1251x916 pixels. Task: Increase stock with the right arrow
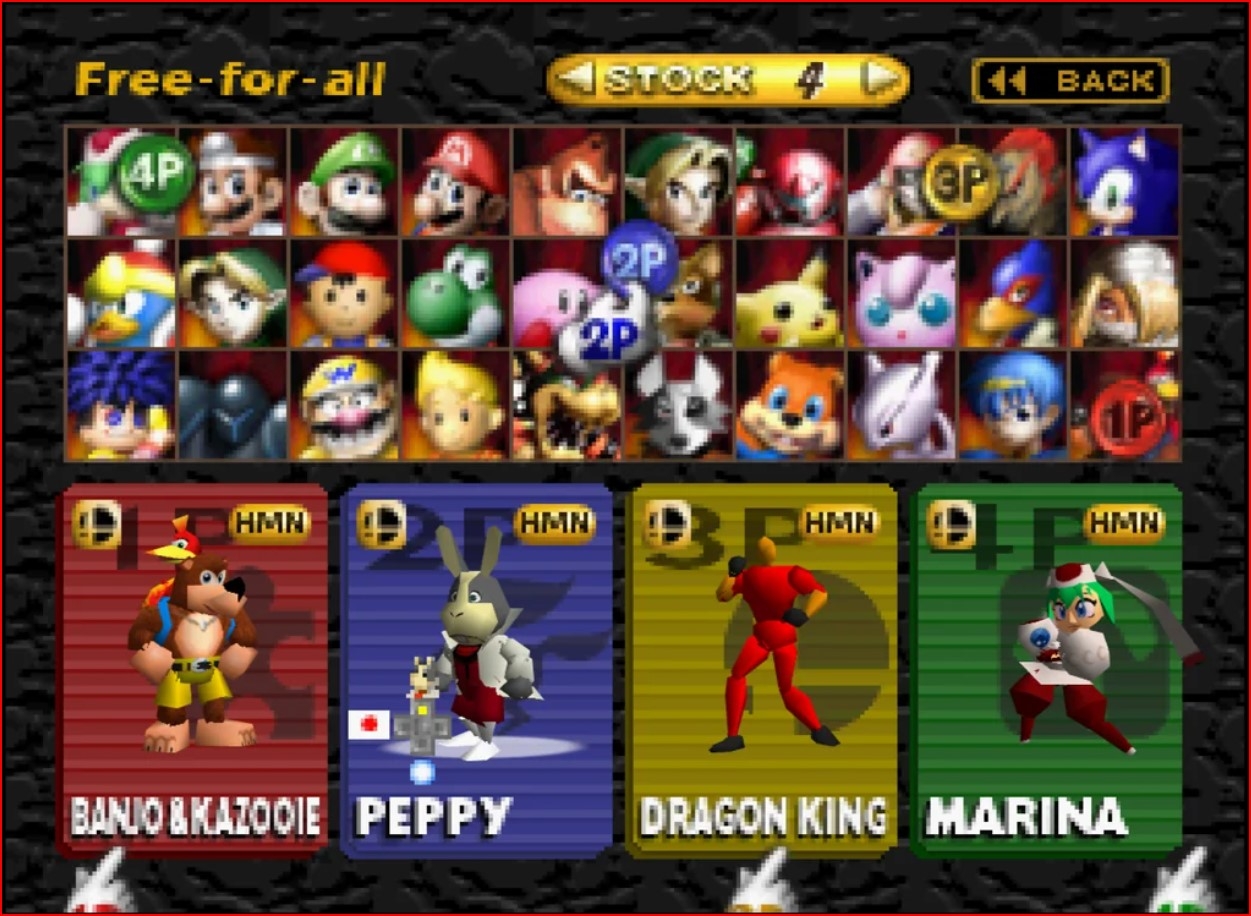click(881, 79)
